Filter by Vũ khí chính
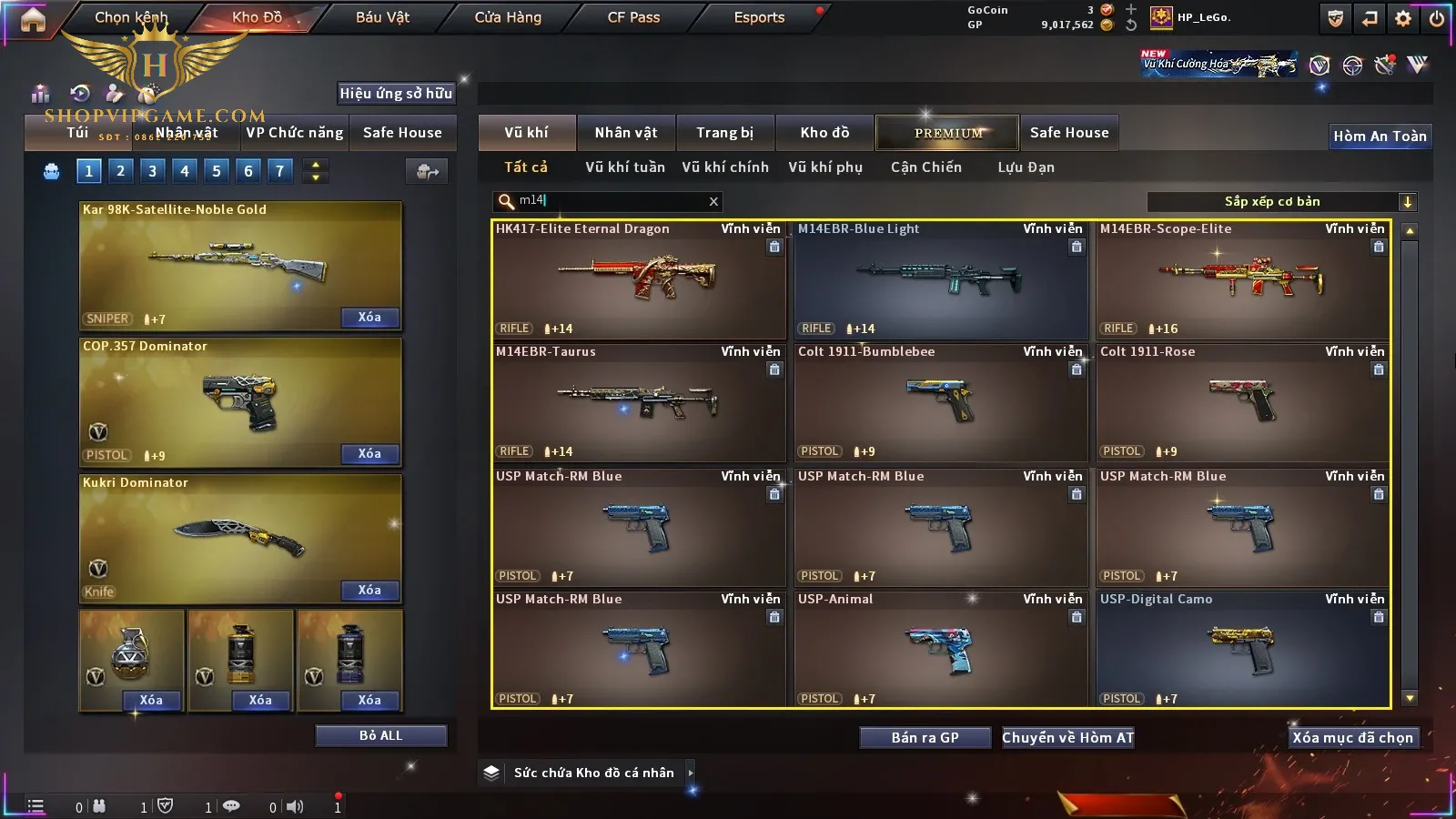The height and width of the screenshot is (819, 1456). (725, 167)
